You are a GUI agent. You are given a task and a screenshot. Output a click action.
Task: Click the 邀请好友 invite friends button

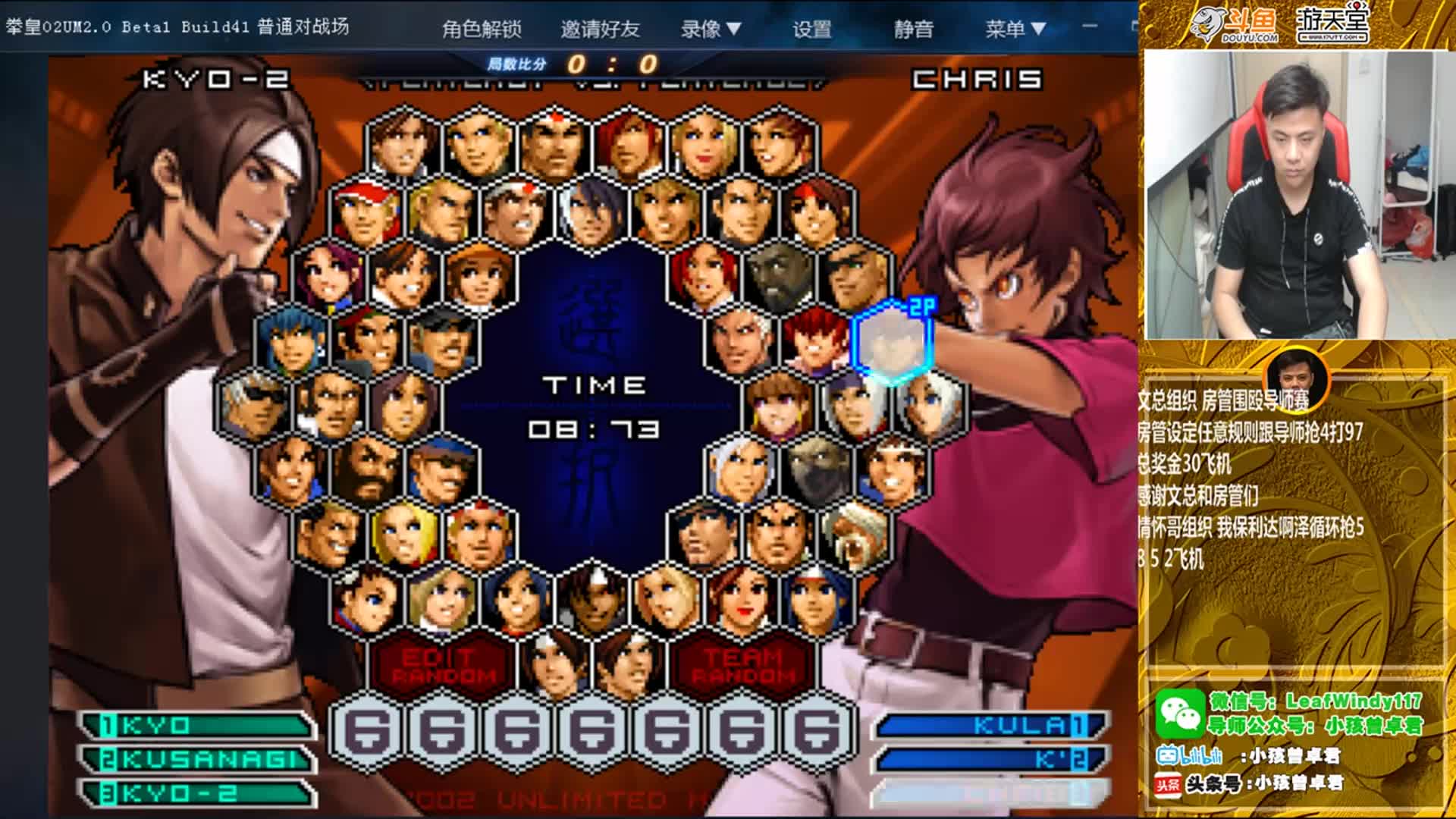pos(600,29)
